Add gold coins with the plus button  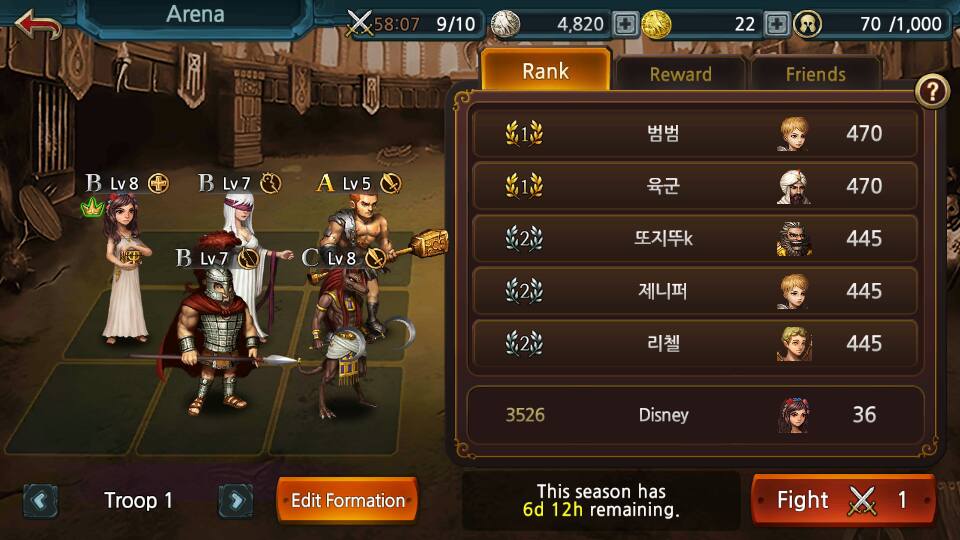click(x=777, y=24)
